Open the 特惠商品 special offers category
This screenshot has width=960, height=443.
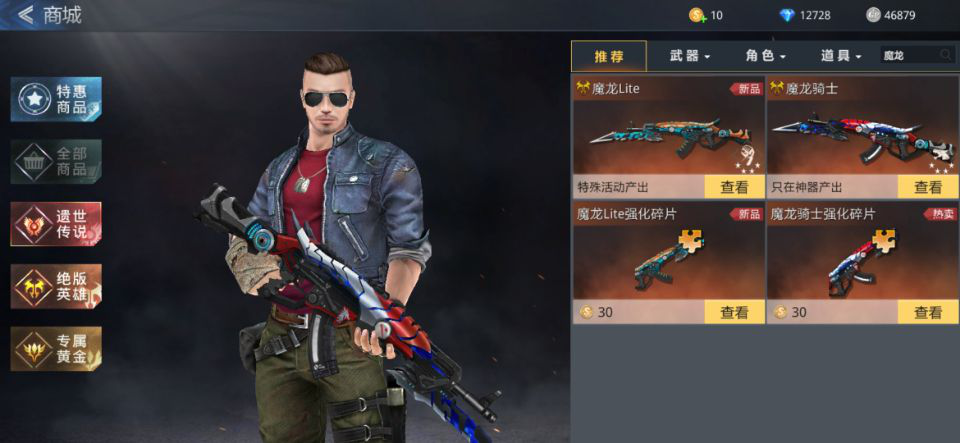coord(56,99)
